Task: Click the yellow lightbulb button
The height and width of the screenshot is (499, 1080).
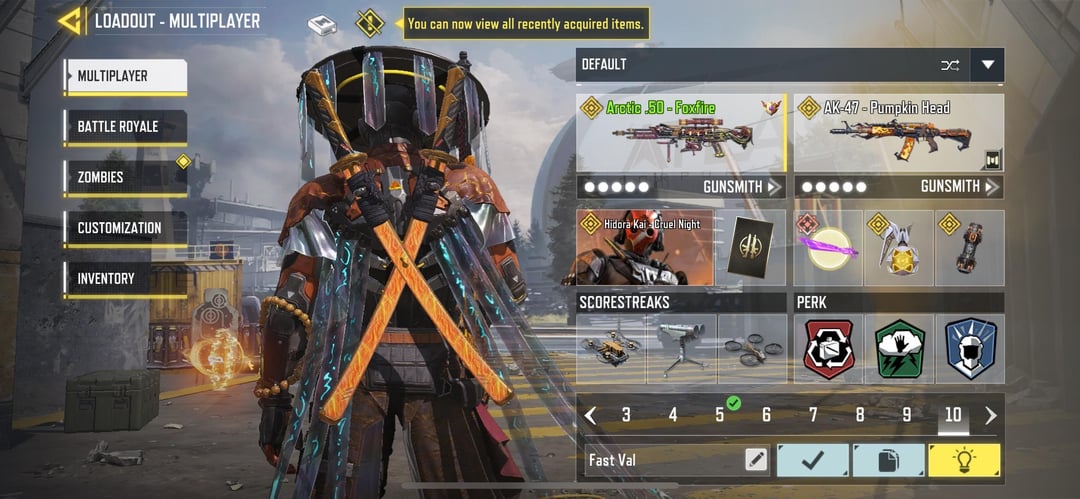Action: 964,460
